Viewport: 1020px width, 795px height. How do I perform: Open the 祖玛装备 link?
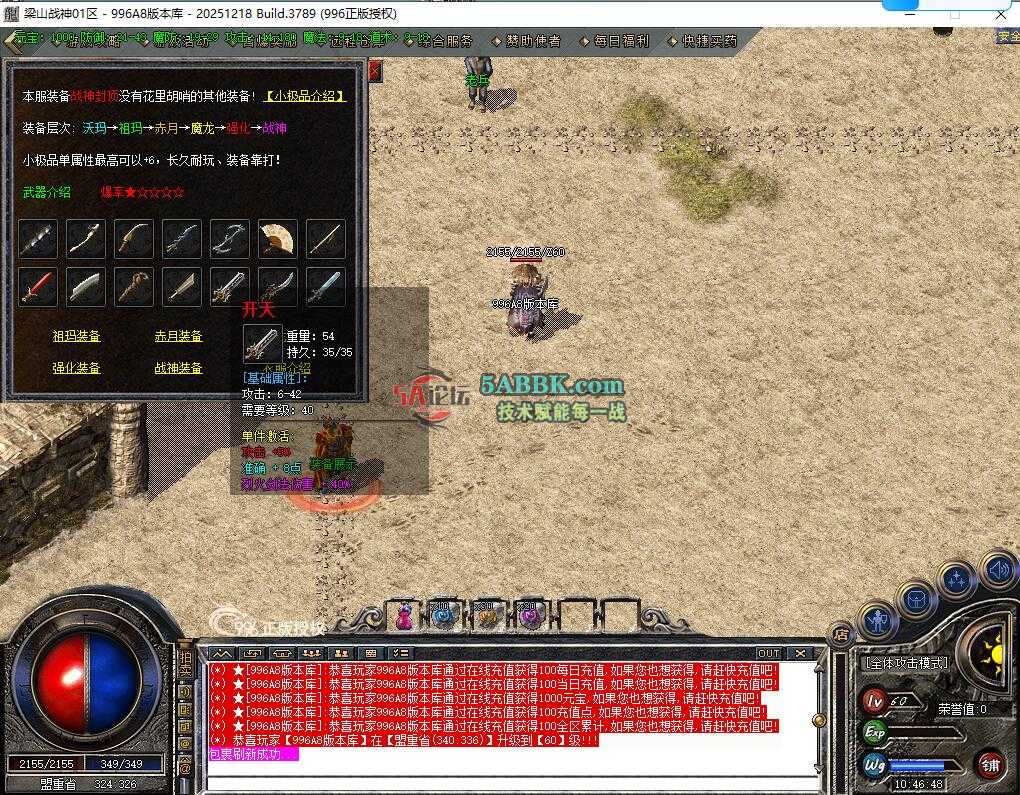[x=77, y=337]
